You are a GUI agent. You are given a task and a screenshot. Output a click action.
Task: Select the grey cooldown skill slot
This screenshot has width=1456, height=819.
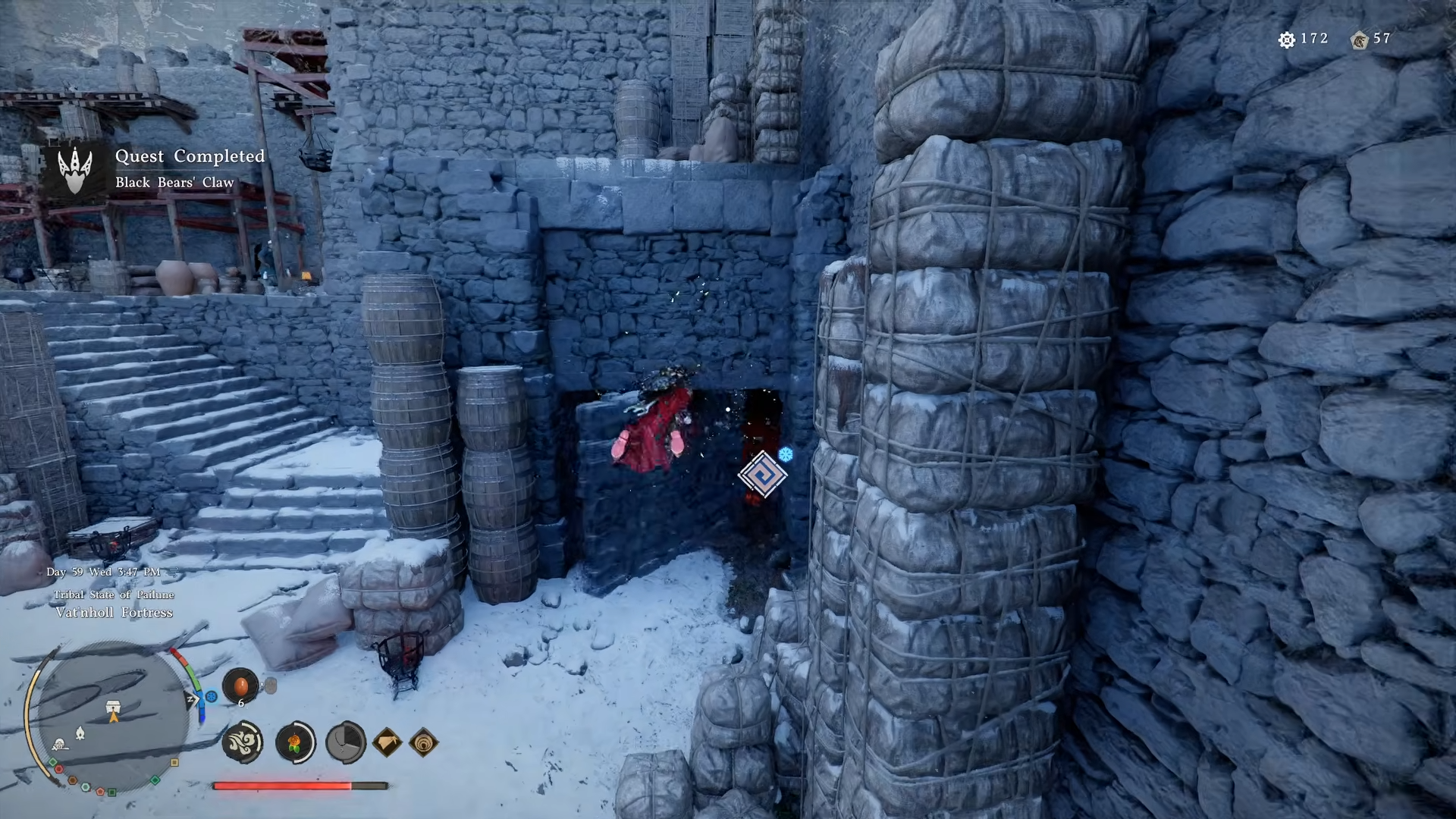pos(345,742)
